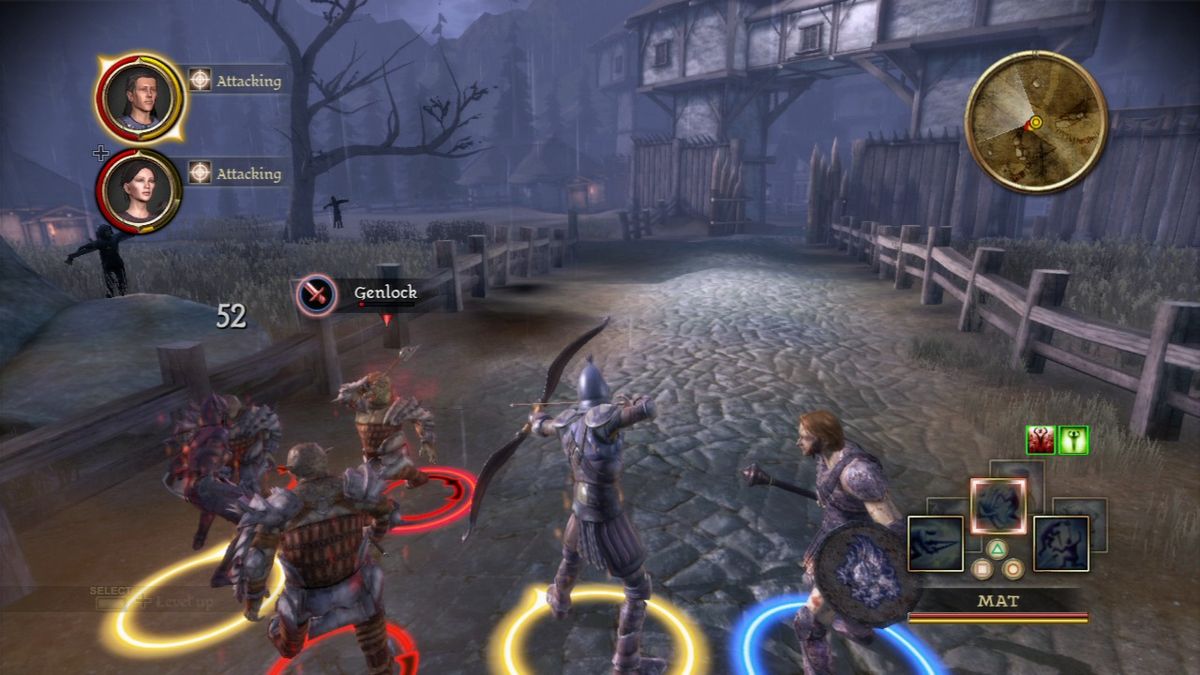Select the female party member portrait
This screenshot has width=1200, height=675.
[x=139, y=190]
